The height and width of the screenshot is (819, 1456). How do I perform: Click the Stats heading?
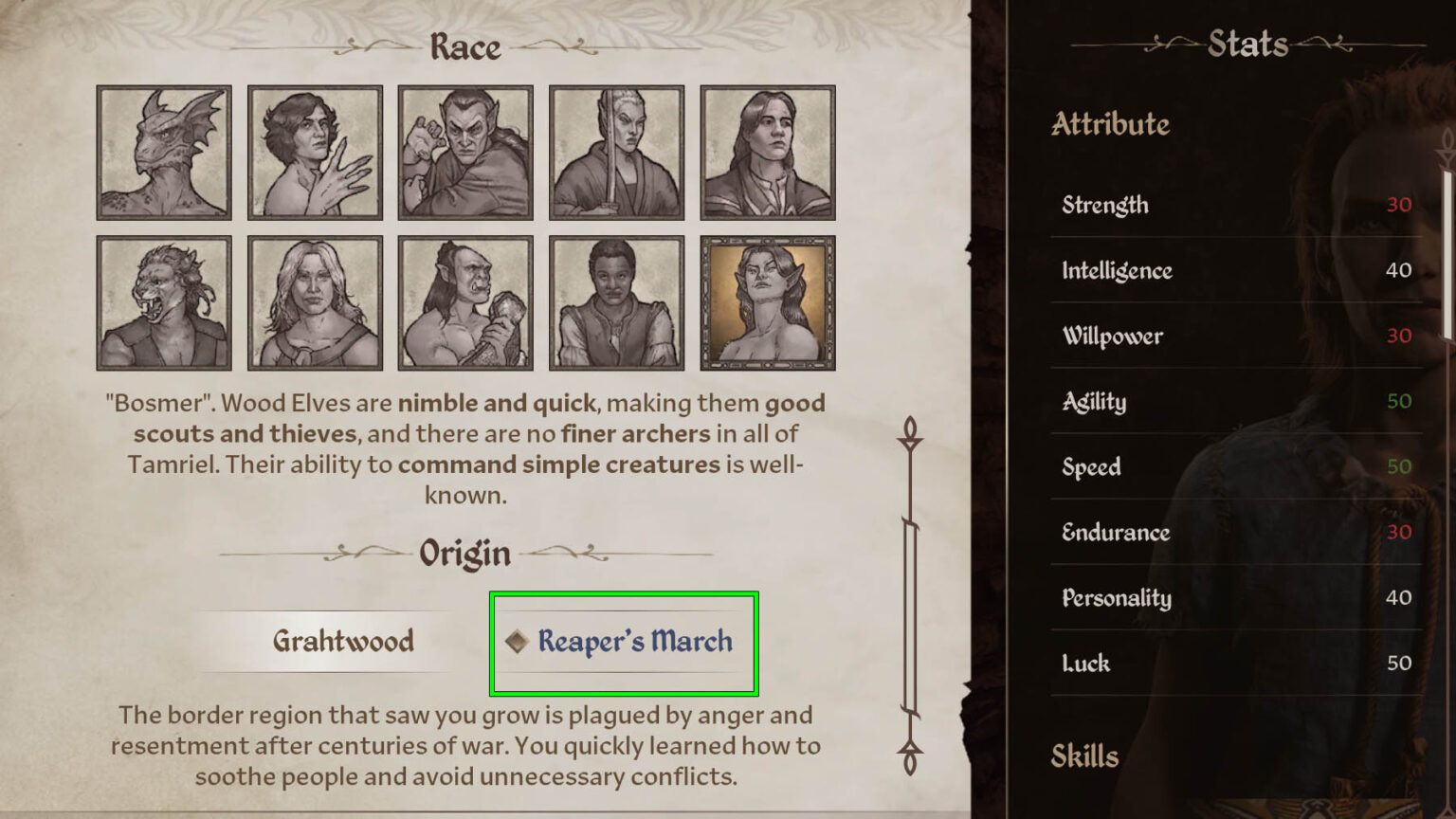pos(1247,44)
